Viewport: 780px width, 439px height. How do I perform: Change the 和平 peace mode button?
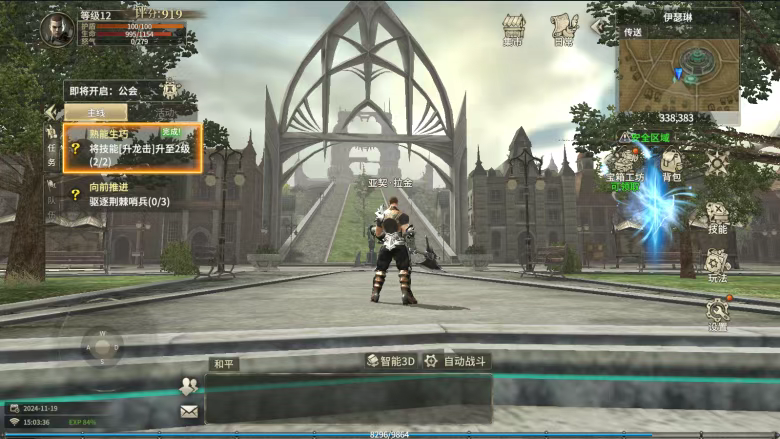click(224, 364)
